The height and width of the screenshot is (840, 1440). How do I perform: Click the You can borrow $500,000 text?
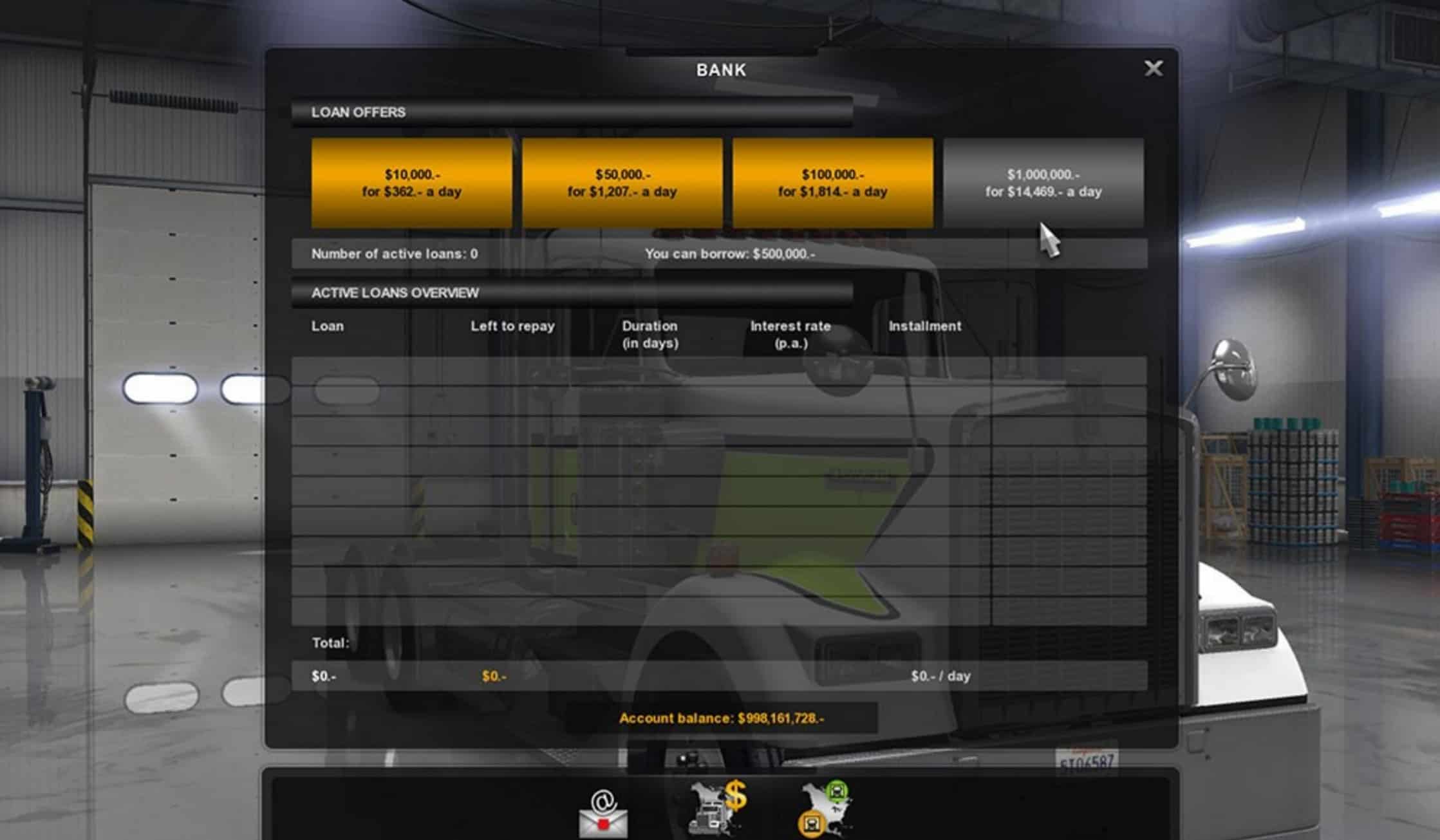(x=729, y=254)
